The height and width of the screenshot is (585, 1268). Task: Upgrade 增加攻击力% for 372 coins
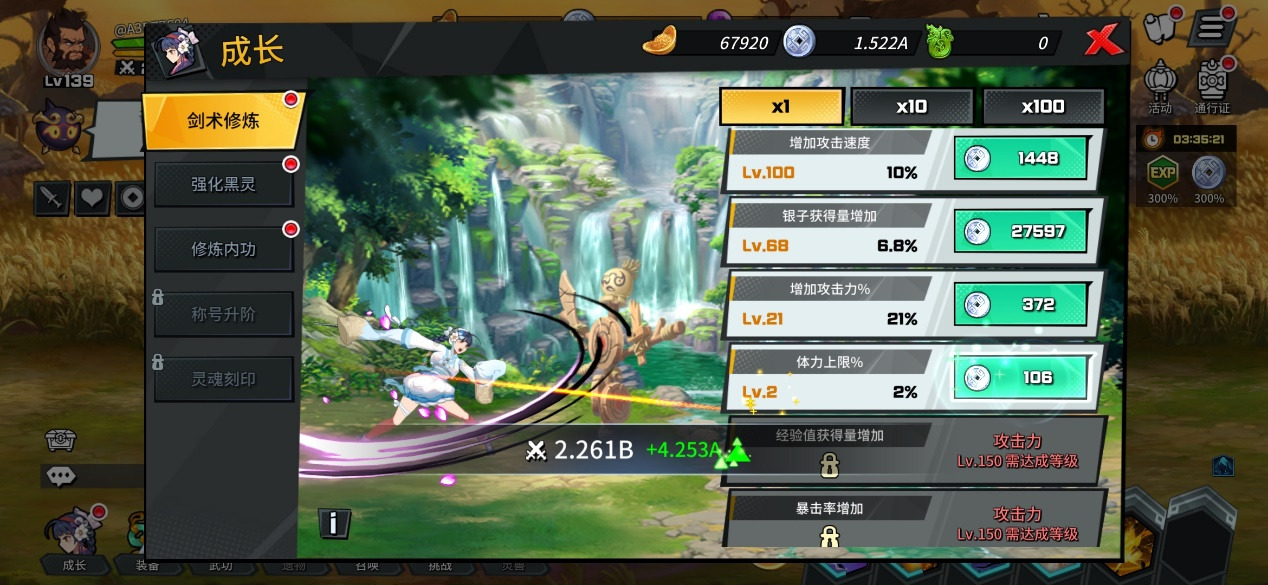tap(1018, 304)
